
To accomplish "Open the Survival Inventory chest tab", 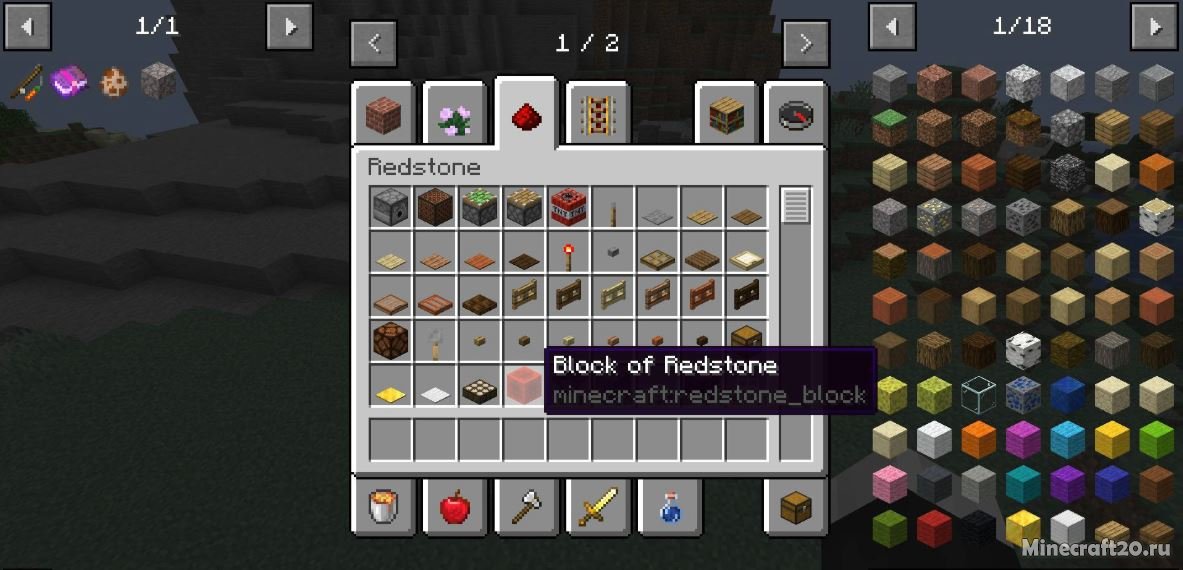I will coord(797,507).
